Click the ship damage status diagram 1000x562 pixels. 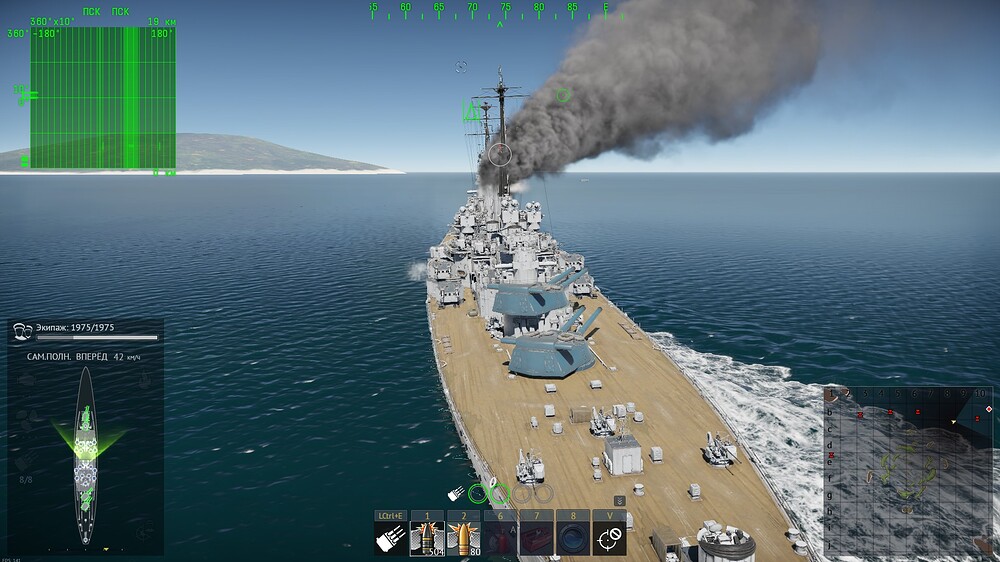(86, 455)
